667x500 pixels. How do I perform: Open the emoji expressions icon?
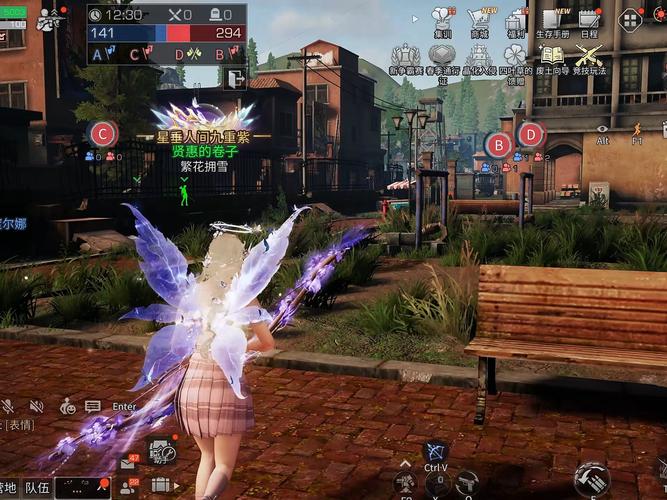67,406
